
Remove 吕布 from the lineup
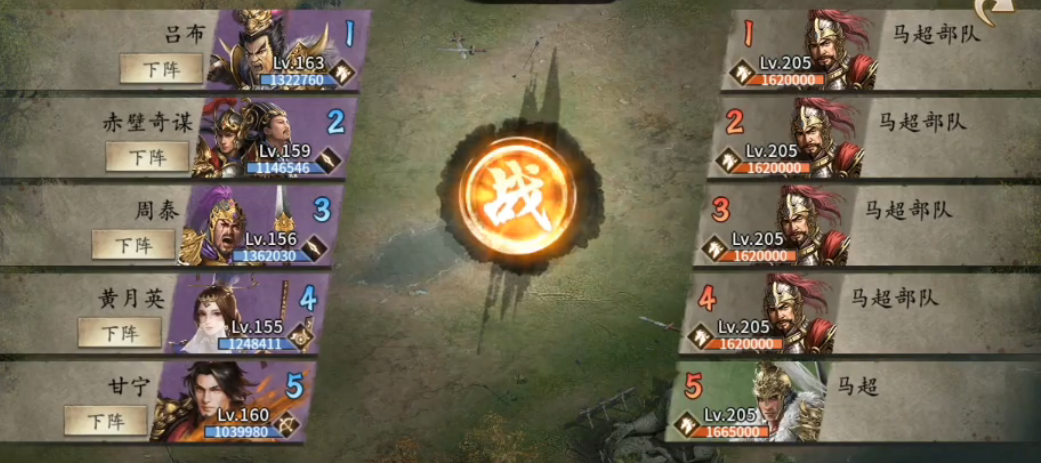(161, 68)
